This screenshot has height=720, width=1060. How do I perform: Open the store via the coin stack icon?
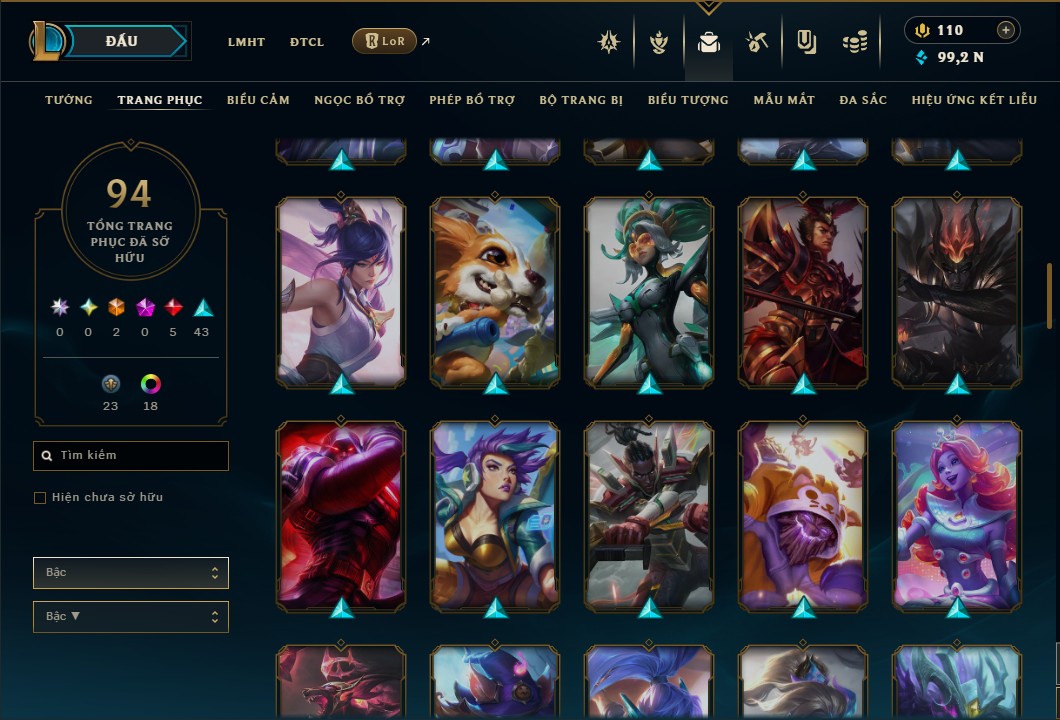coord(854,42)
